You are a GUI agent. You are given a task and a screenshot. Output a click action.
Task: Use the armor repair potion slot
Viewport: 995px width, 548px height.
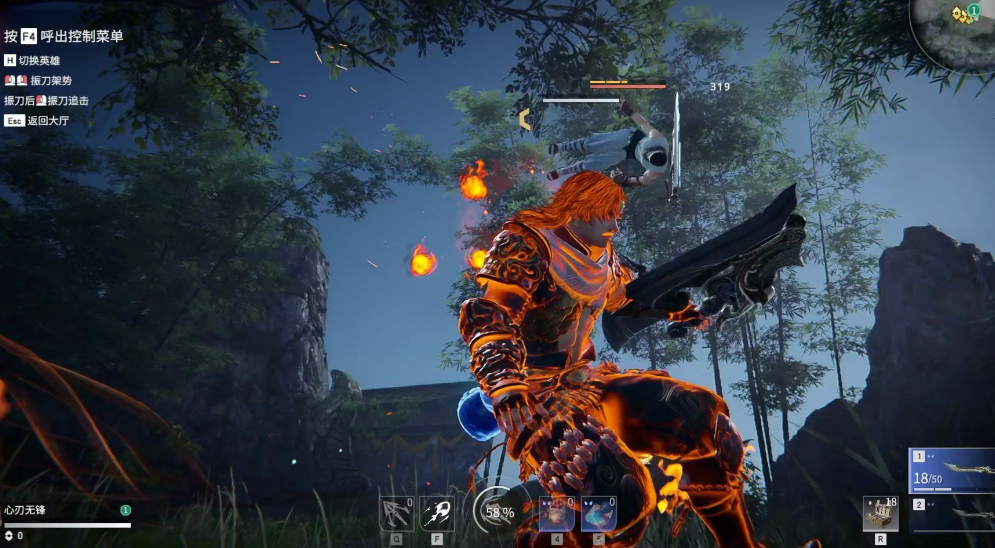pos(556,513)
